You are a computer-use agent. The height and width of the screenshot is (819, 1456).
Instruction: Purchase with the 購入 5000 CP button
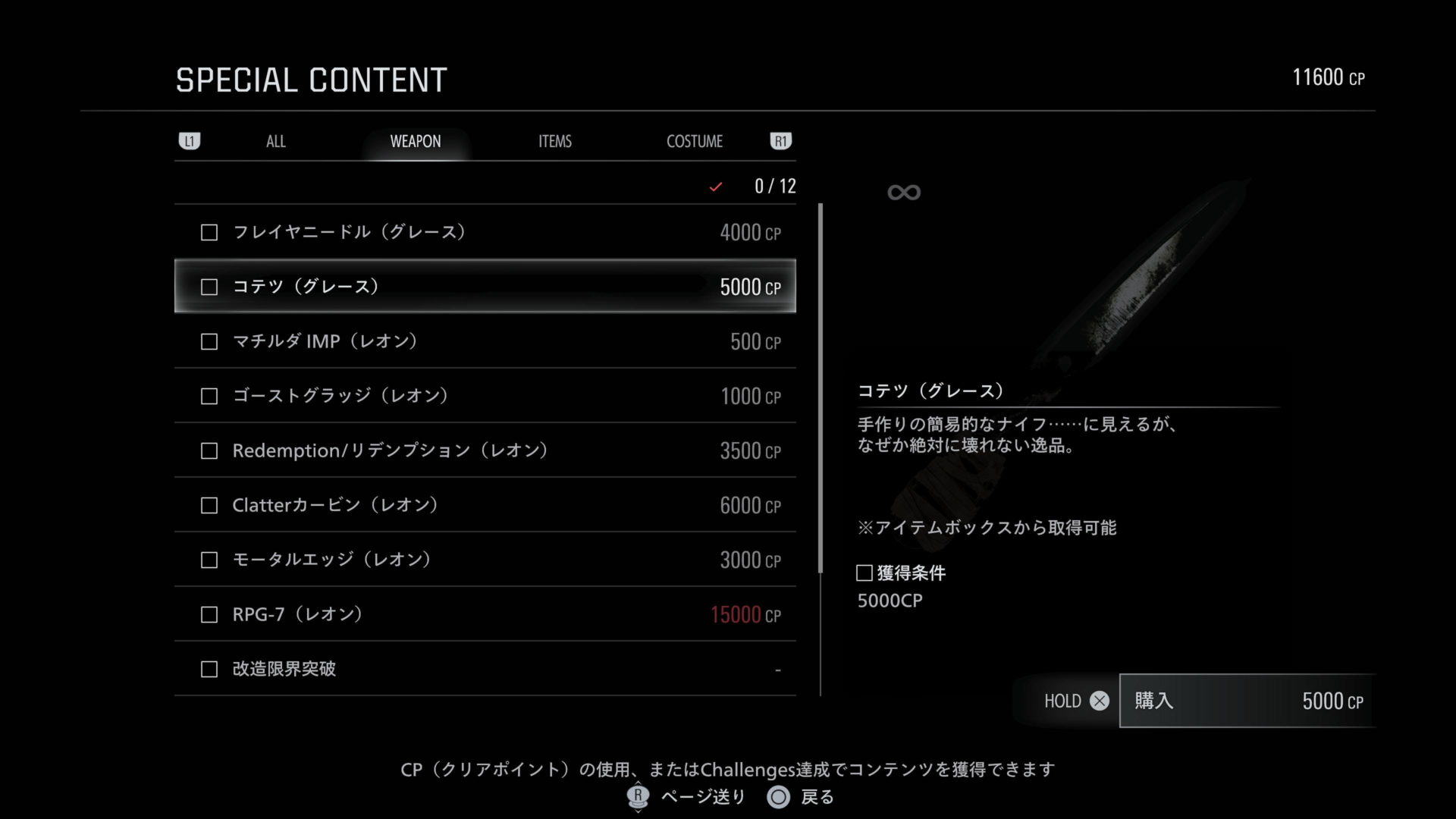(1247, 701)
